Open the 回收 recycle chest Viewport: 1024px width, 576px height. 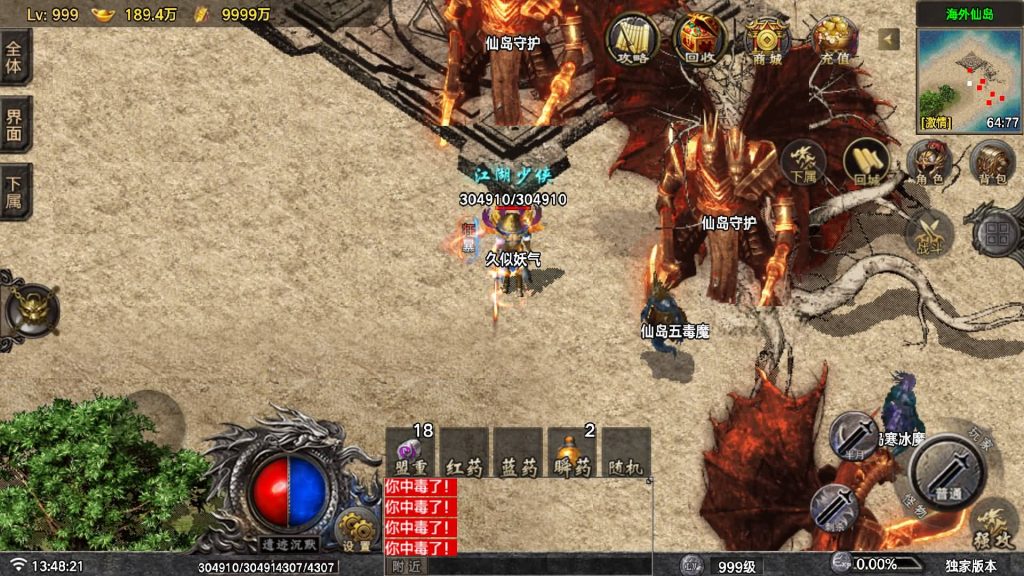[x=699, y=40]
